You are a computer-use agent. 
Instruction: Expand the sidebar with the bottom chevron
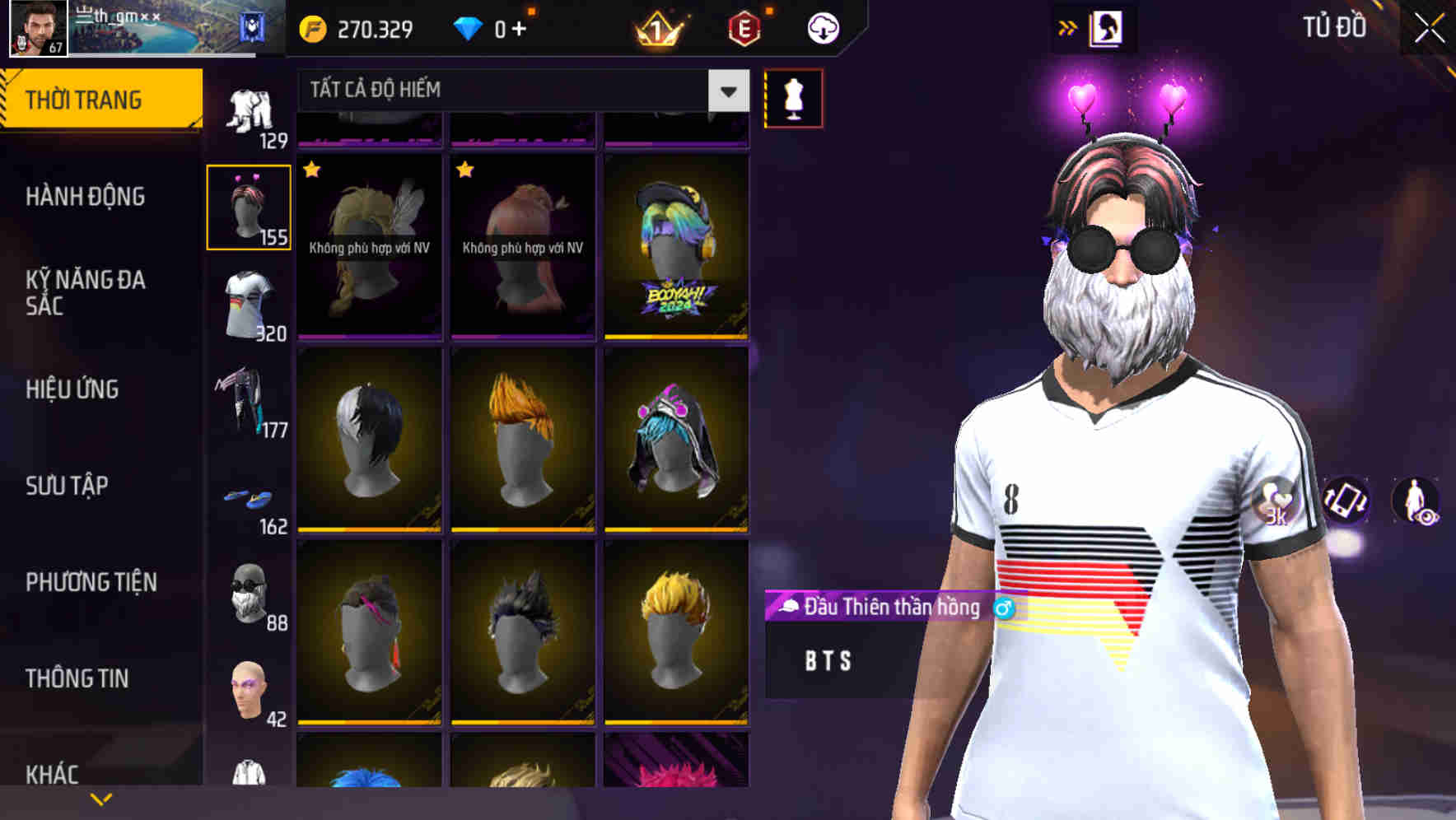point(101,799)
